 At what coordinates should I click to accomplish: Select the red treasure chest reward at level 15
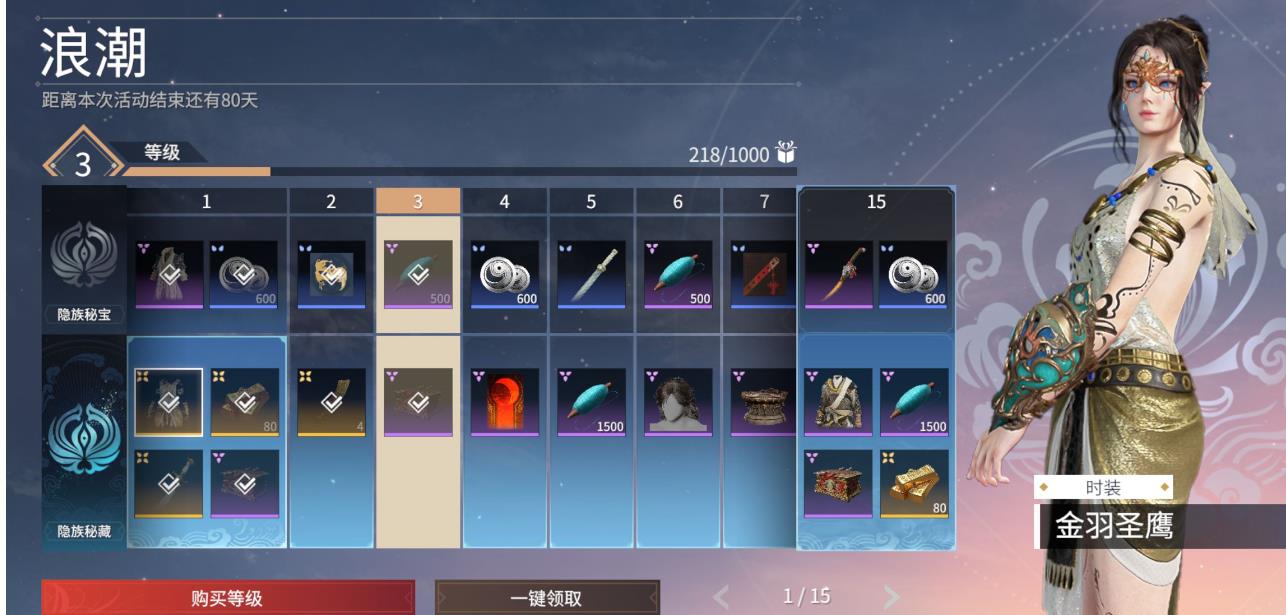[839, 483]
